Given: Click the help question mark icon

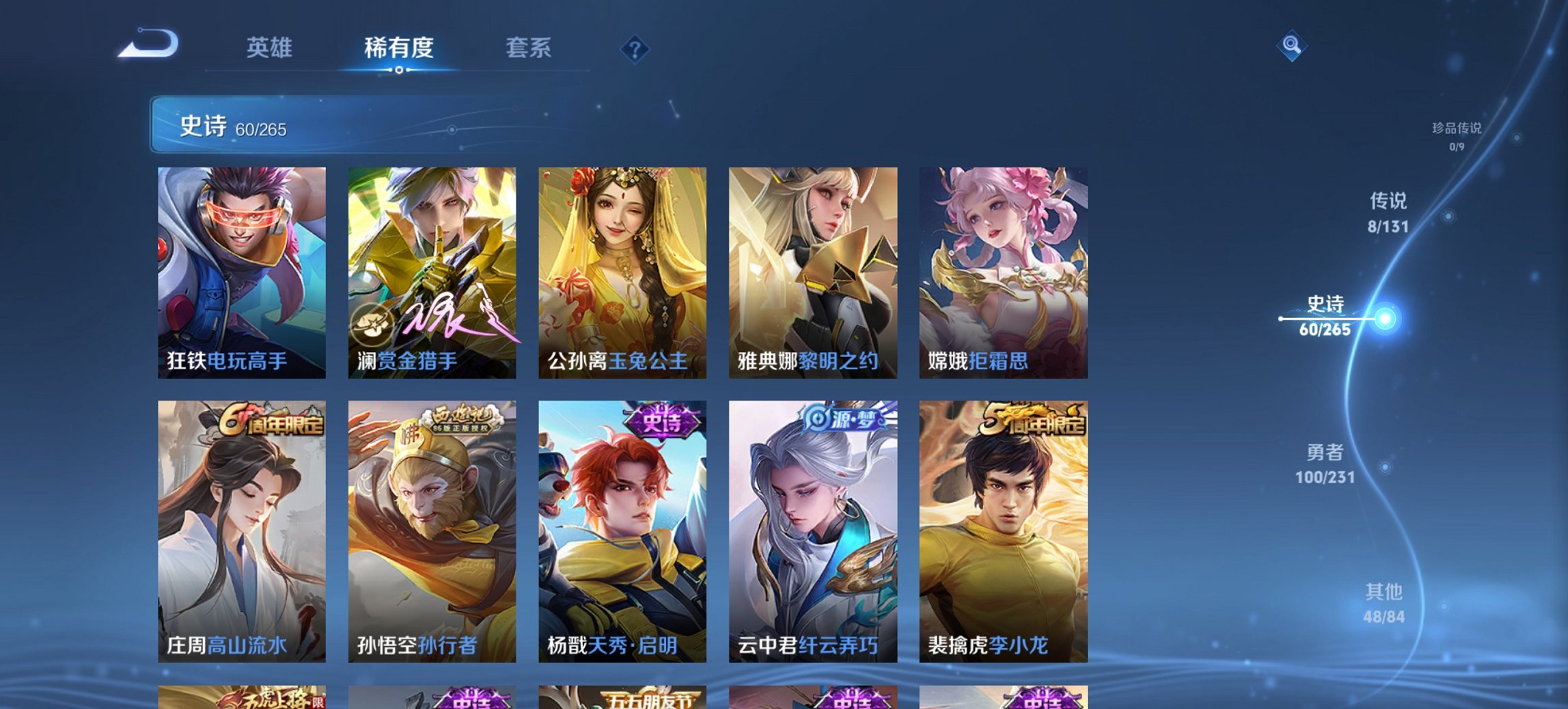Looking at the screenshot, I should (x=635, y=49).
